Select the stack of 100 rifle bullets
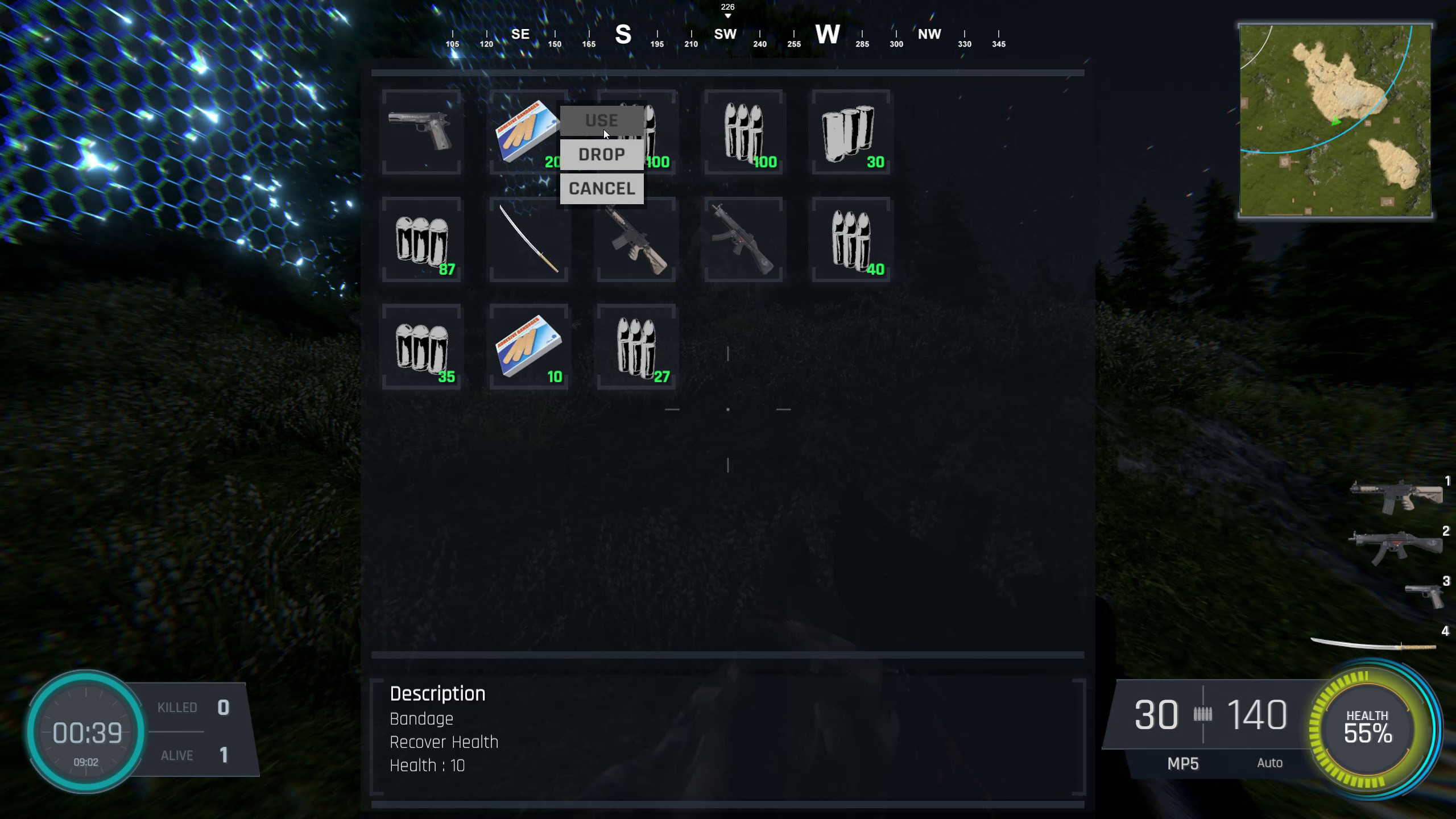Image resolution: width=1456 pixels, height=819 pixels. click(x=742, y=132)
